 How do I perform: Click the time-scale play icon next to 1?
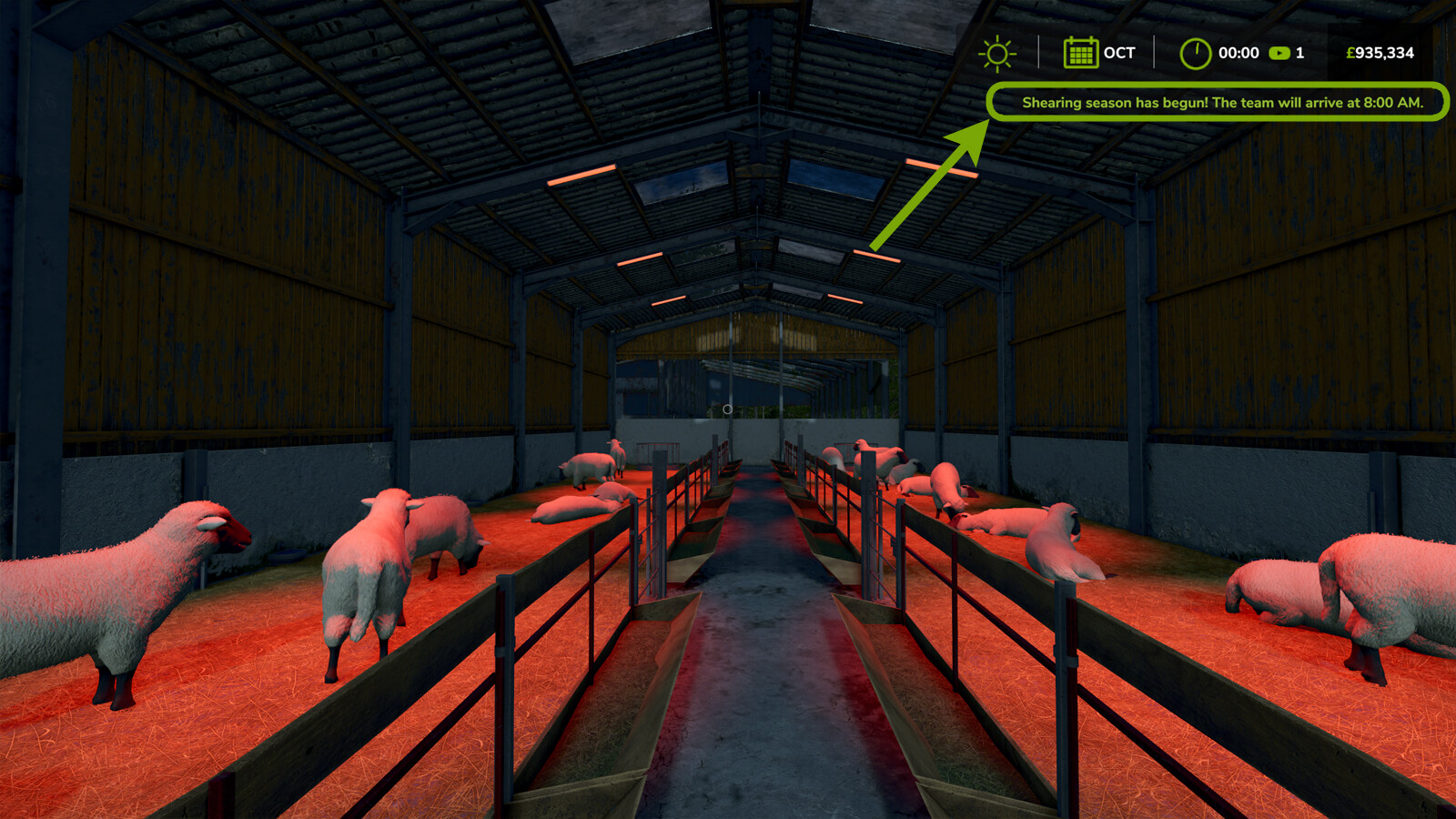(x=1279, y=53)
